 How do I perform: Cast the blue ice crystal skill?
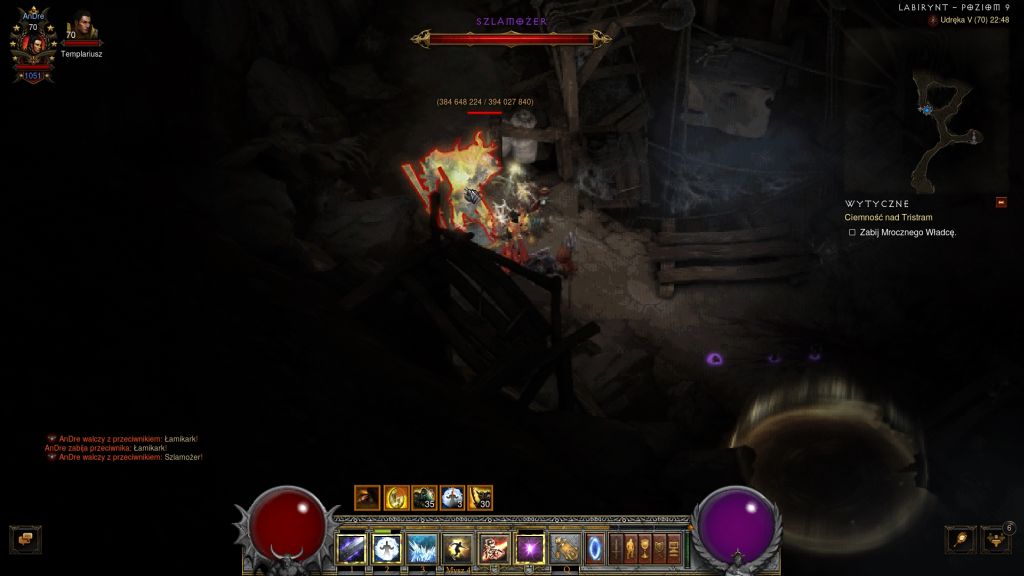pos(422,548)
